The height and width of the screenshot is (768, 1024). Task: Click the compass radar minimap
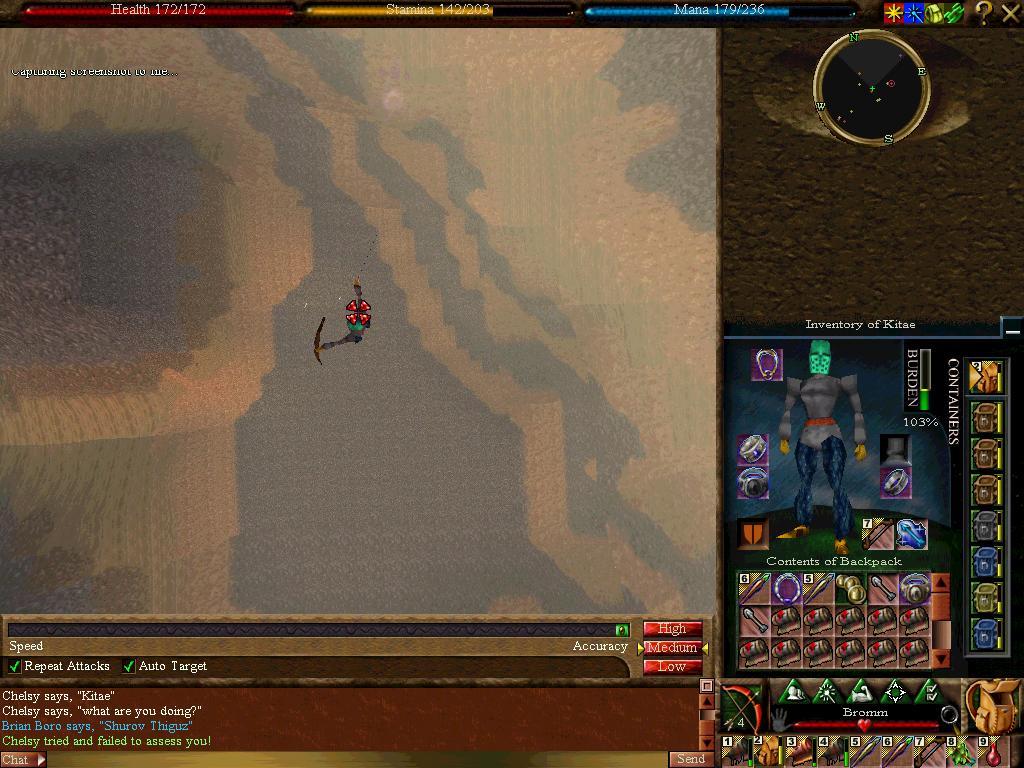pyautogui.click(x=871, y=88)
